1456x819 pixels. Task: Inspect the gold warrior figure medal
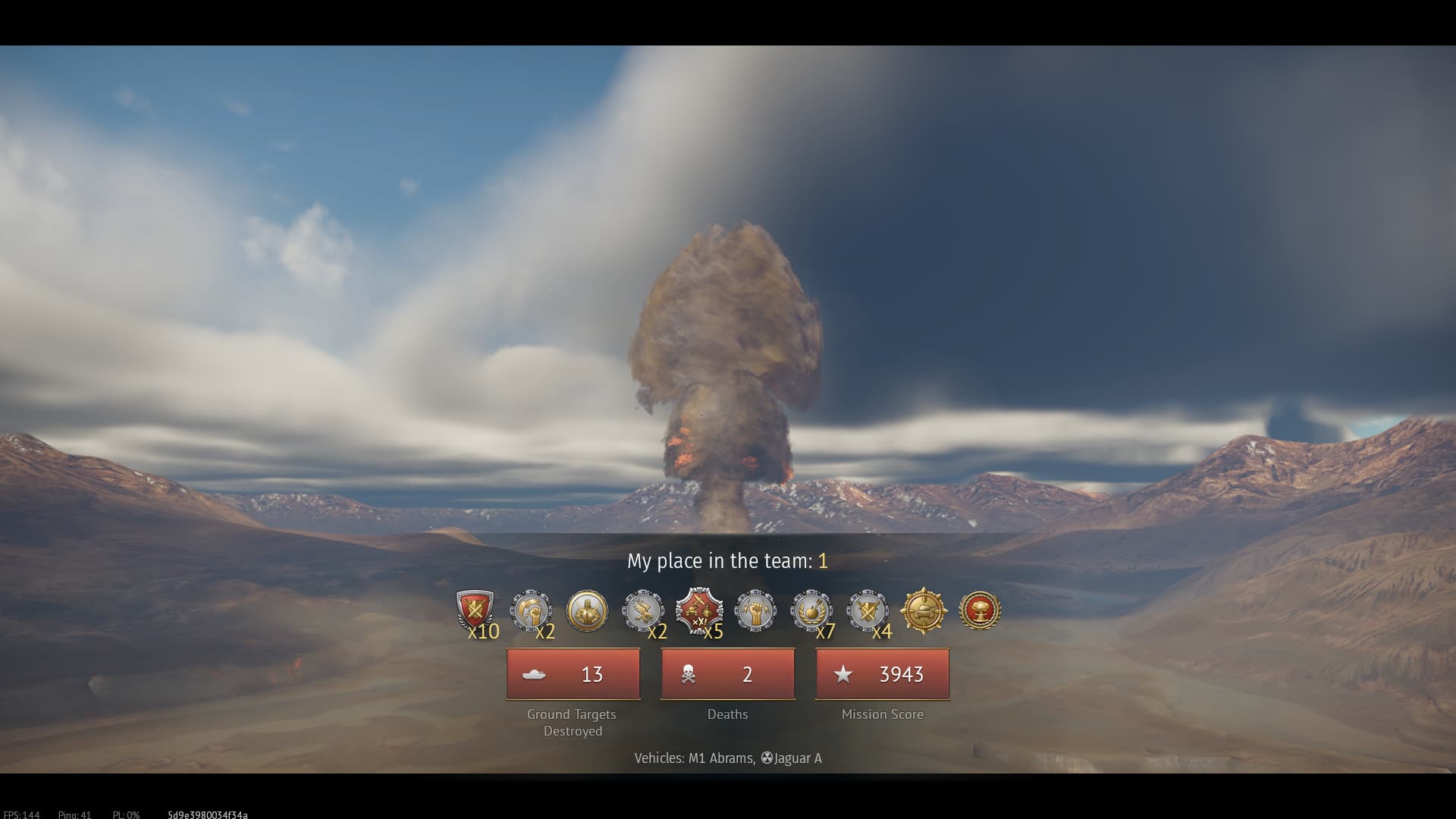point(587,610)
